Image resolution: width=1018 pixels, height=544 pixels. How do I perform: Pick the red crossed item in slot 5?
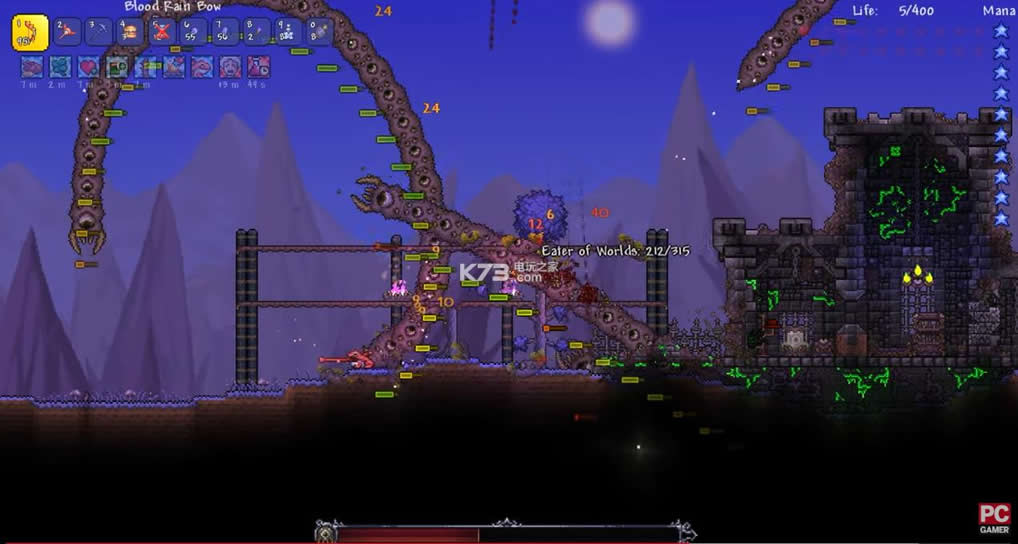[162, 32]
